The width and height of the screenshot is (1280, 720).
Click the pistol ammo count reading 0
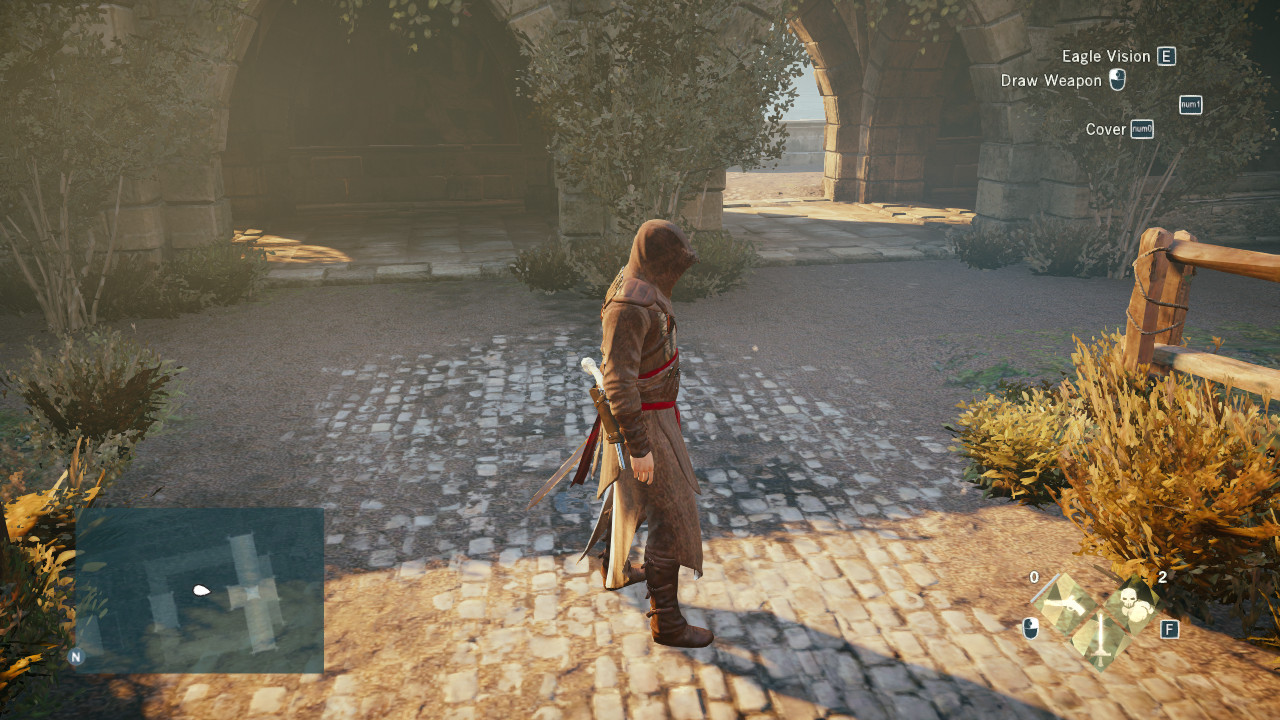pos(1033,577)
